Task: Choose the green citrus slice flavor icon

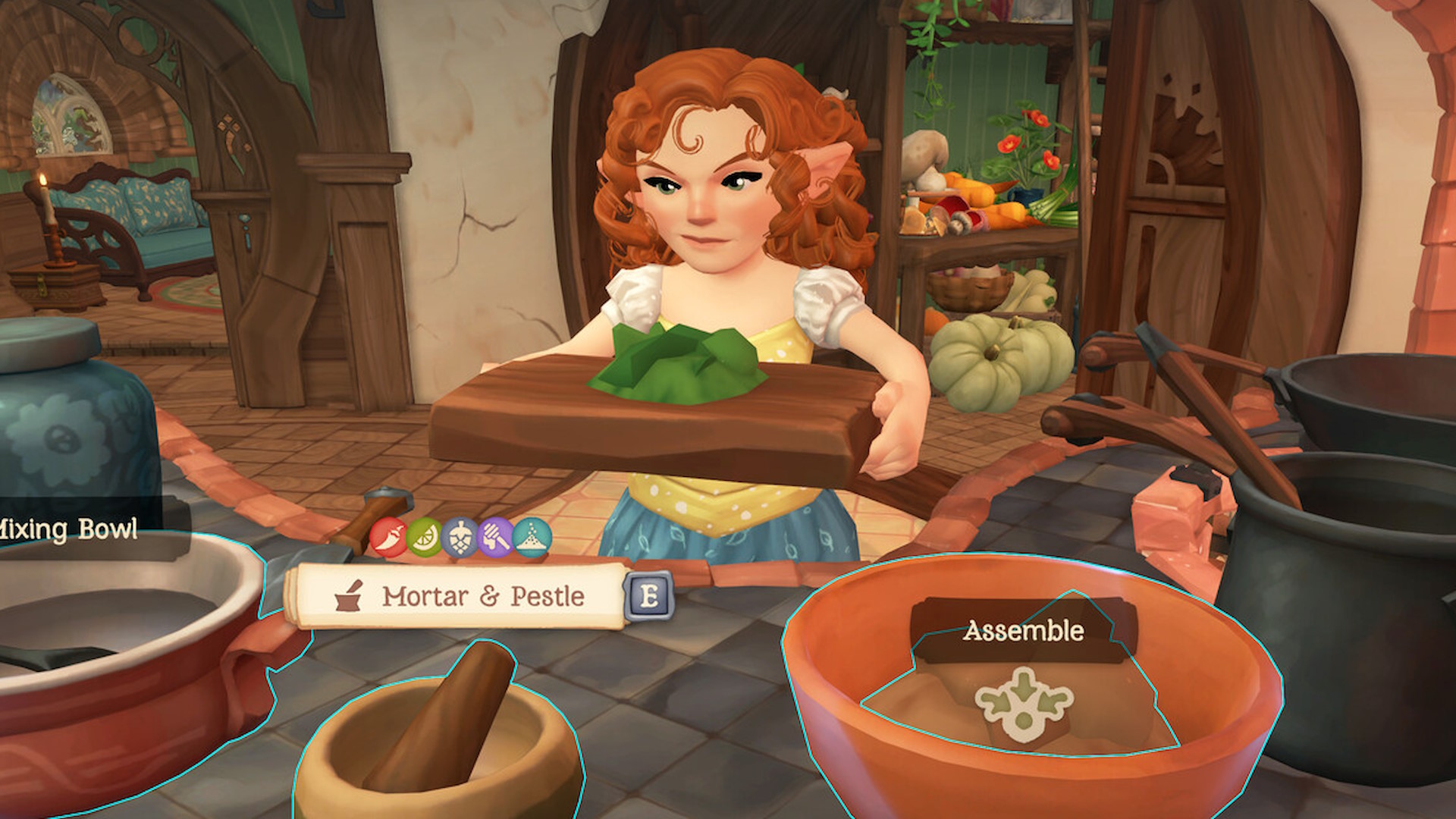Action: point(424,538)
